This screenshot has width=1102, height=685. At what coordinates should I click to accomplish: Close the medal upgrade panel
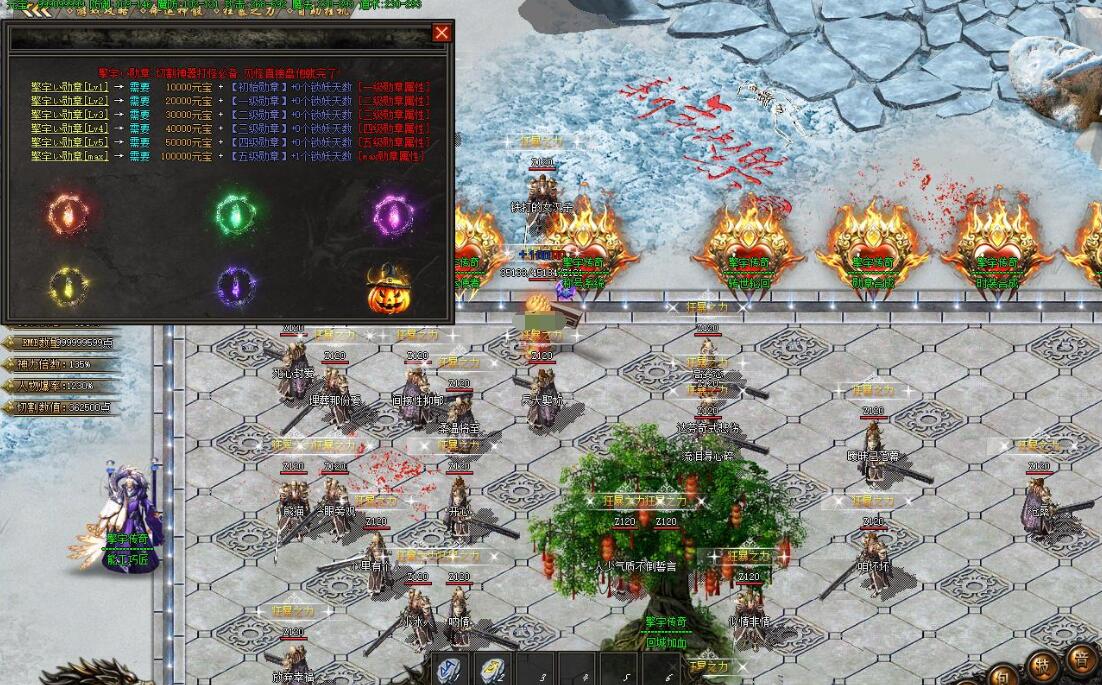pos(442,33)
